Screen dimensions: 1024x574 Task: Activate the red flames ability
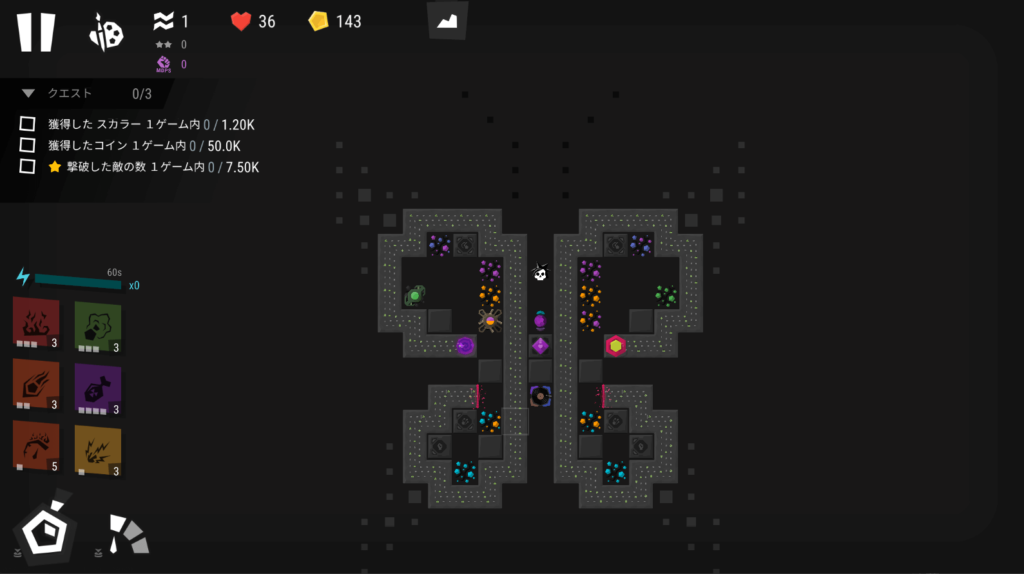36,322
